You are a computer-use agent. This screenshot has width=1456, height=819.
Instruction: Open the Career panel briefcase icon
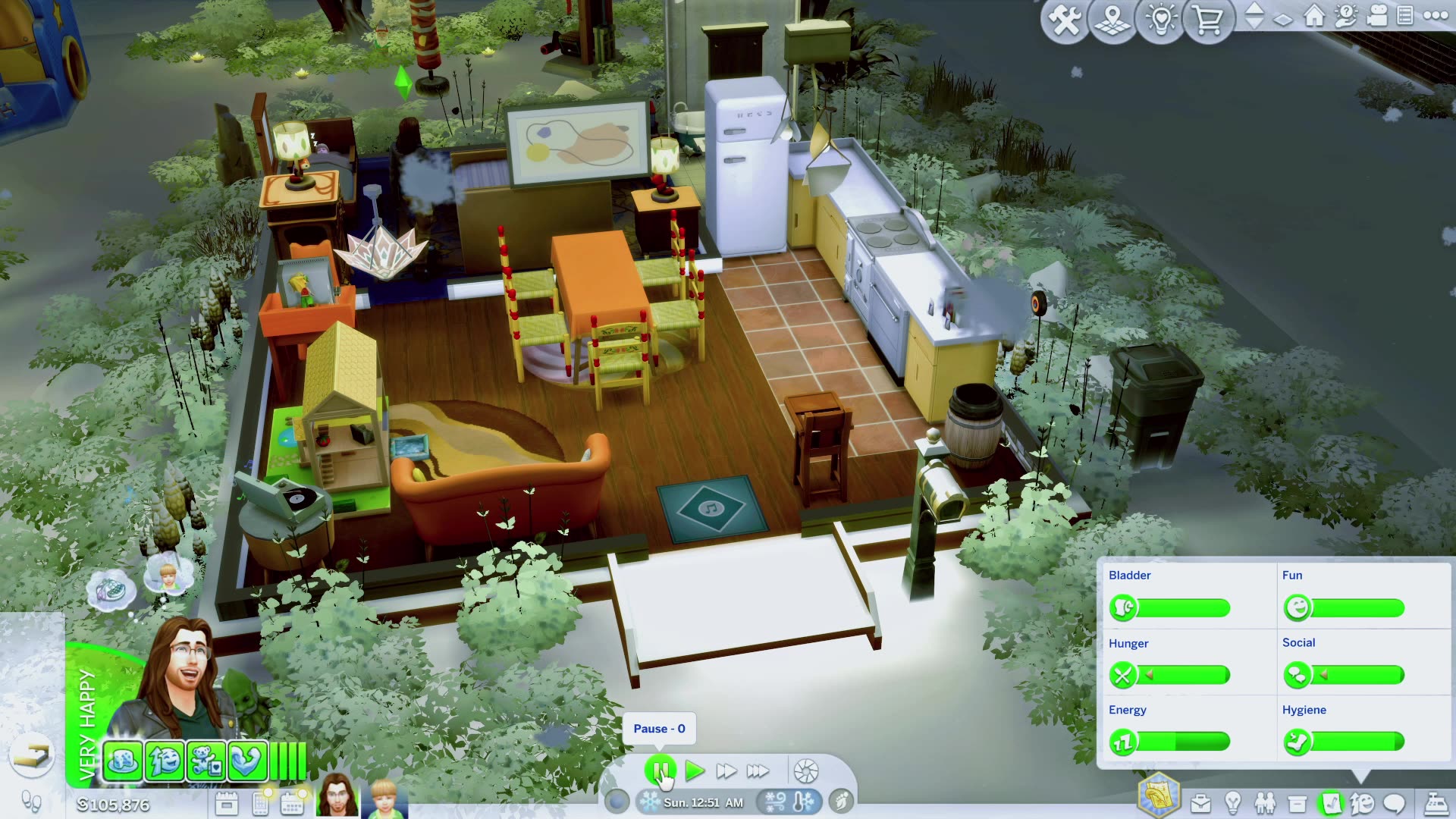click(x=1200, y=802)
